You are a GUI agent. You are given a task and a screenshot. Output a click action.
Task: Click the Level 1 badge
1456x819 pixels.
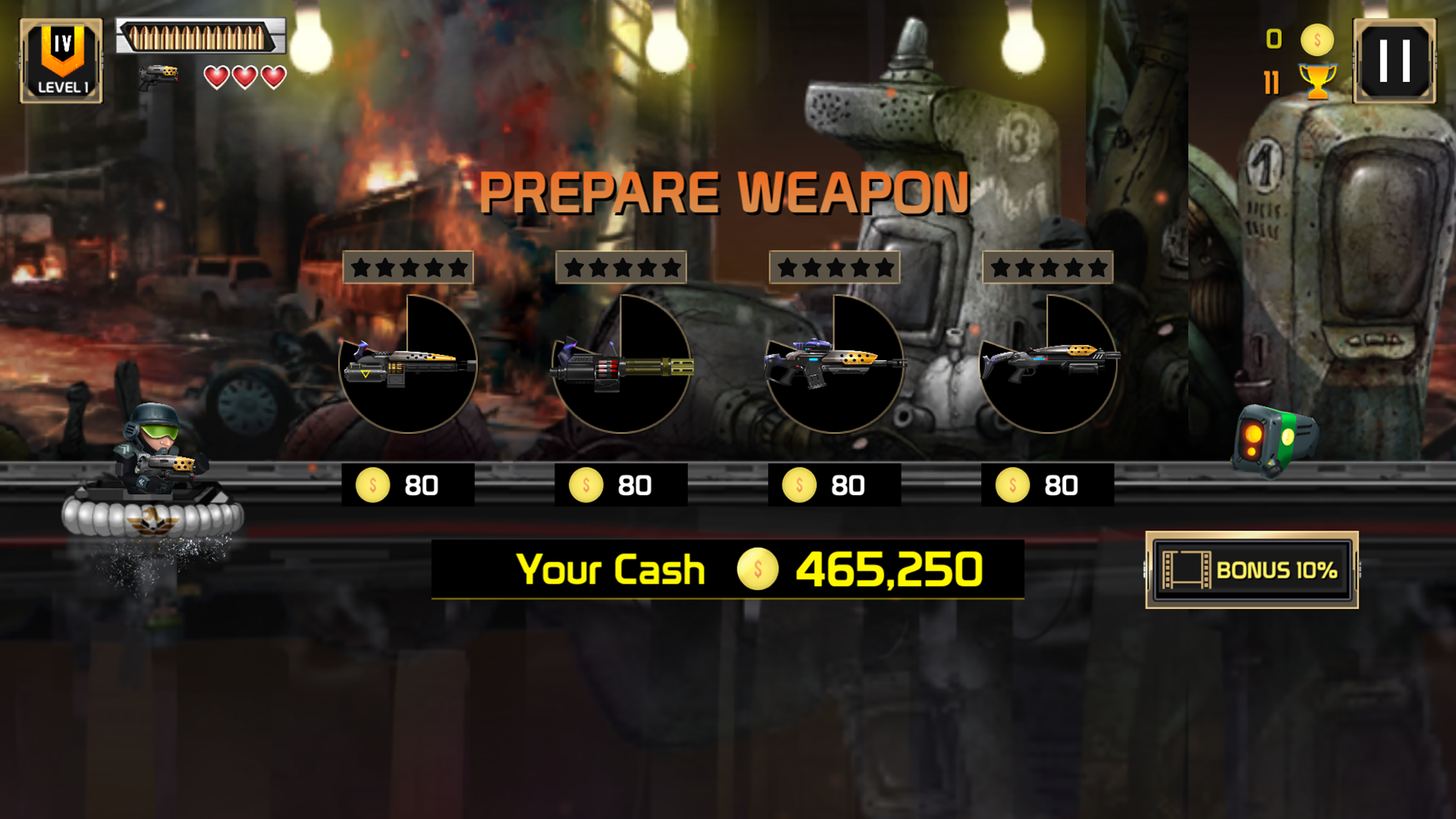pos(63,59)
